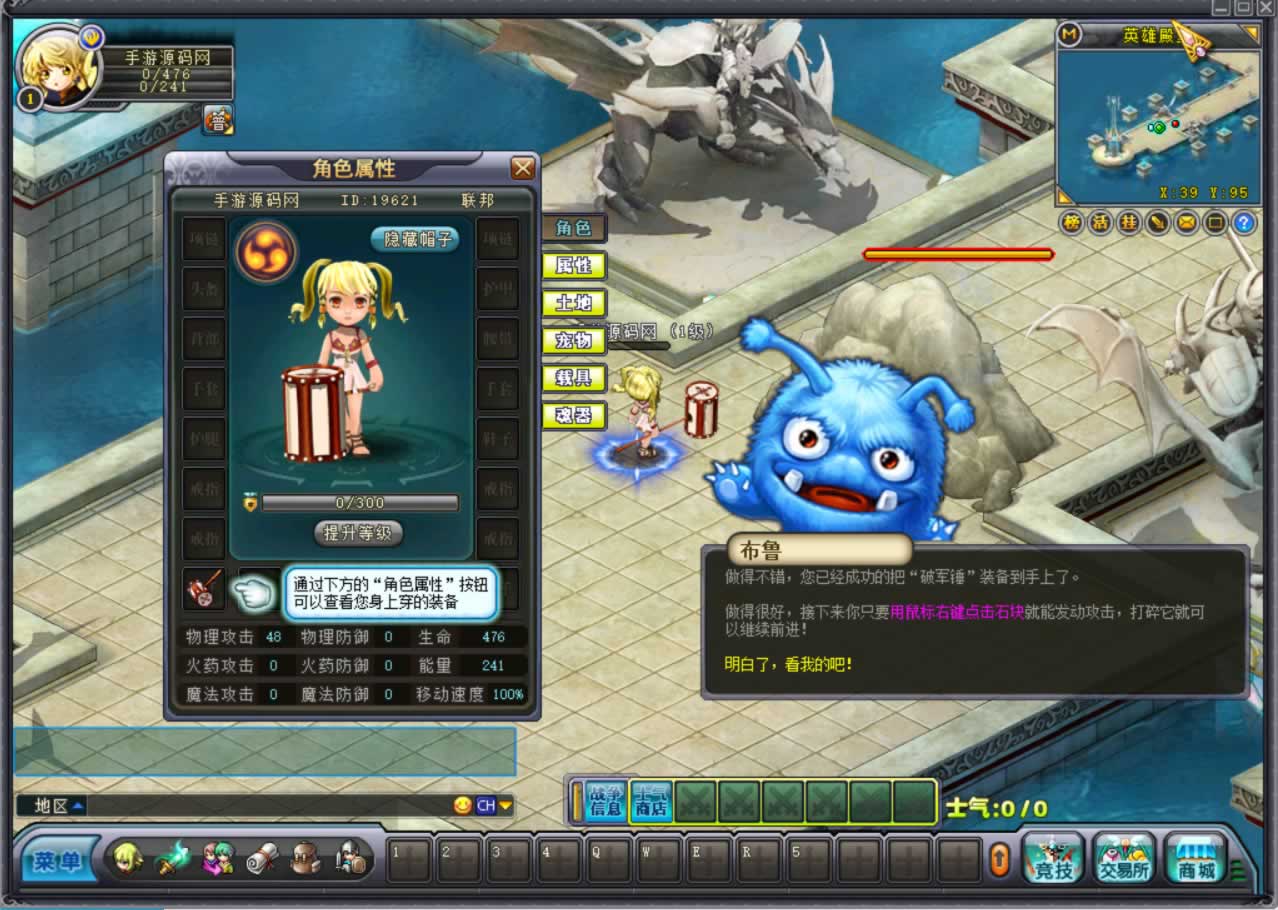Click the 提升等级 level-up button

(x=358, y=533)
